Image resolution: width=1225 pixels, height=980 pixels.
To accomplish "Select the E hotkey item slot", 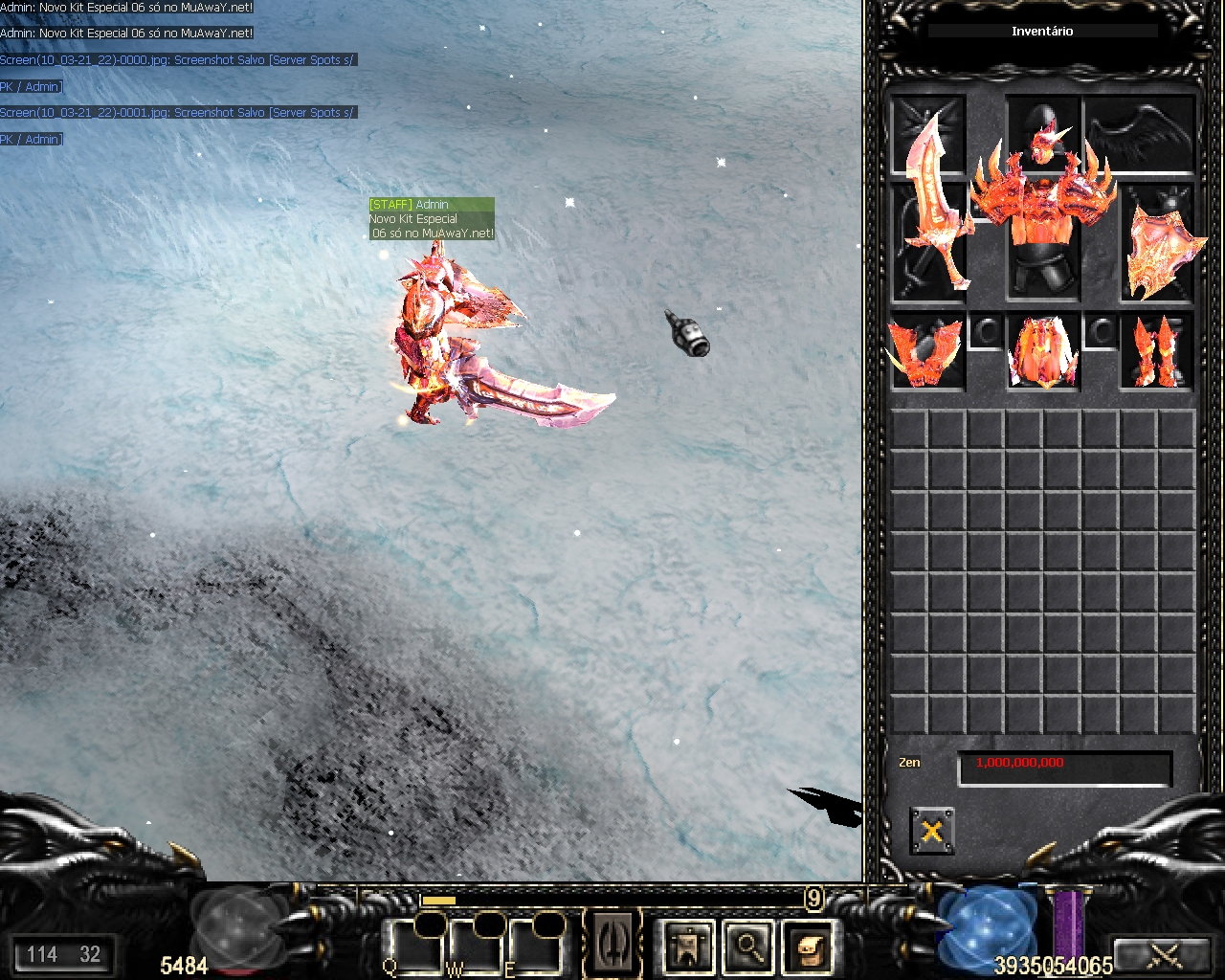I will 534,947.
